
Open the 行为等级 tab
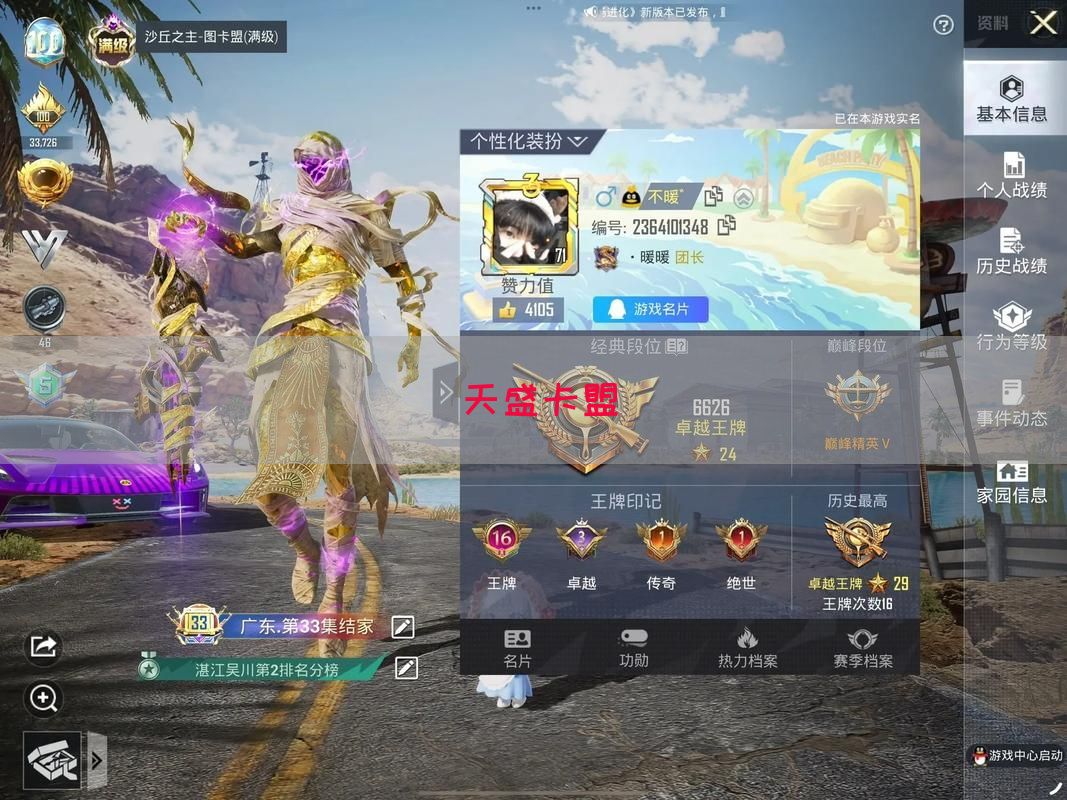click(x=1012, y=327)
